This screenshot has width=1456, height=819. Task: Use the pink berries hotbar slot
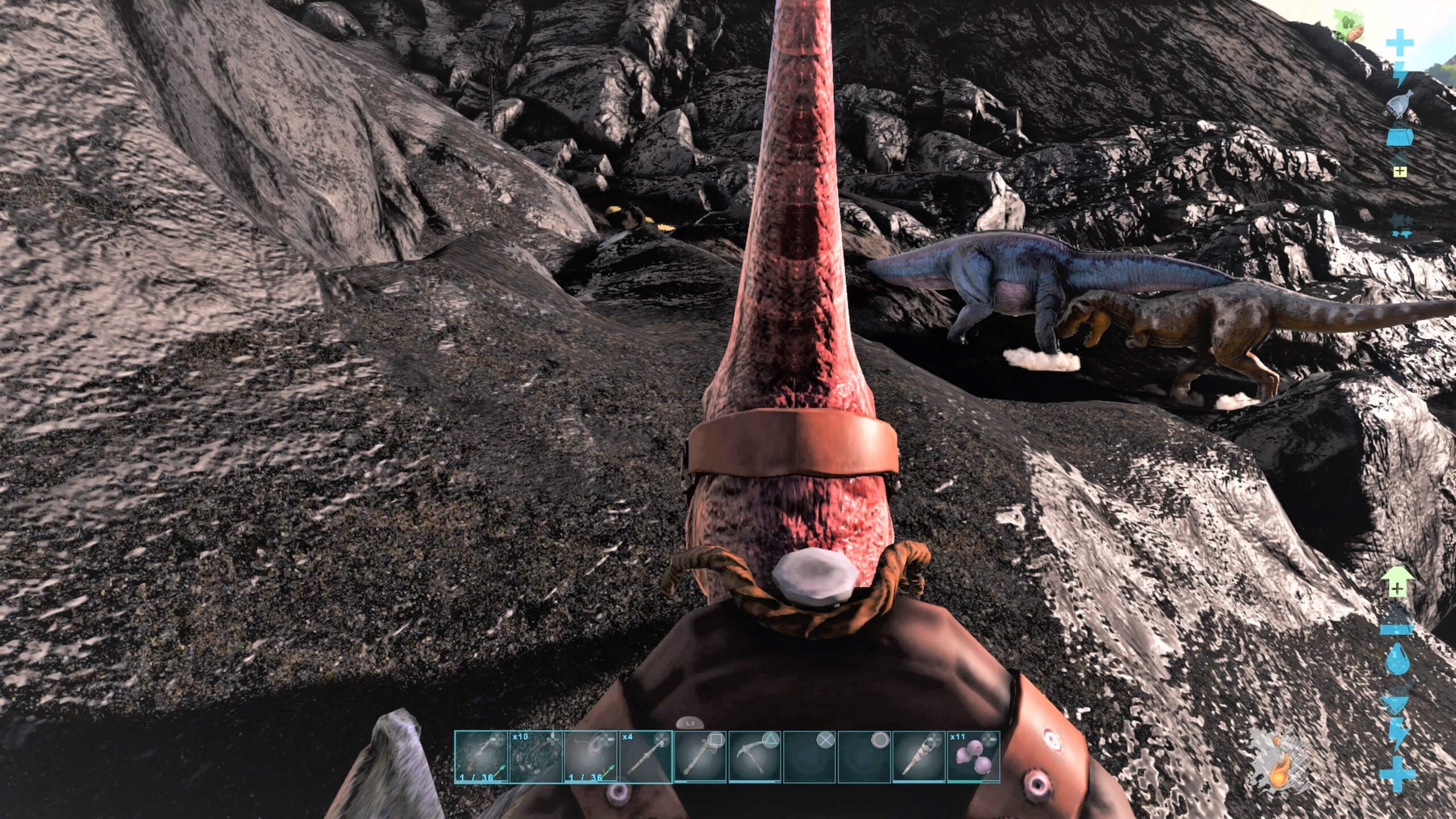pyautogui.click(x=973, y=757)
